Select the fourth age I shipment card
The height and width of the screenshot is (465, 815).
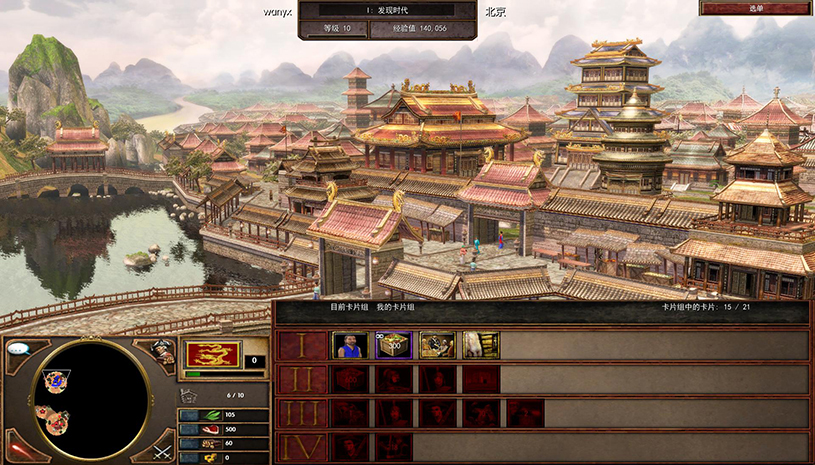click(481, 345)
